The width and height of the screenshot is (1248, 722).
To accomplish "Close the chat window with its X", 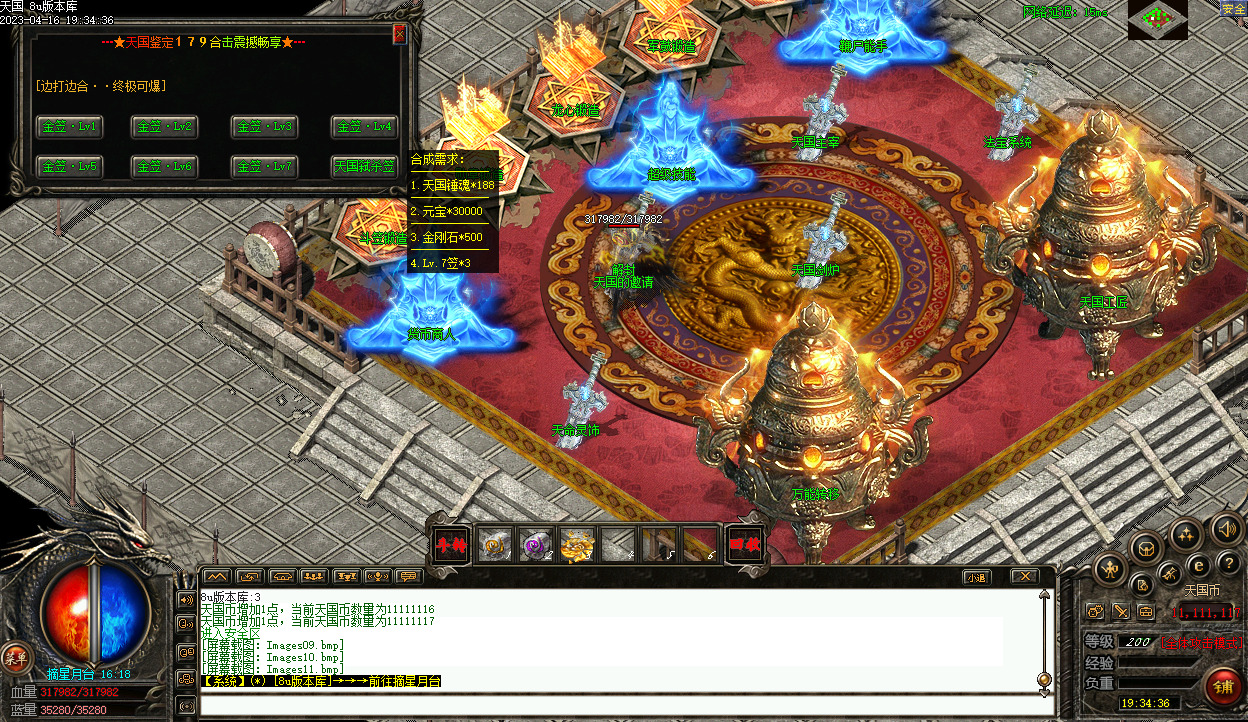I will (x=1023, y=577).
